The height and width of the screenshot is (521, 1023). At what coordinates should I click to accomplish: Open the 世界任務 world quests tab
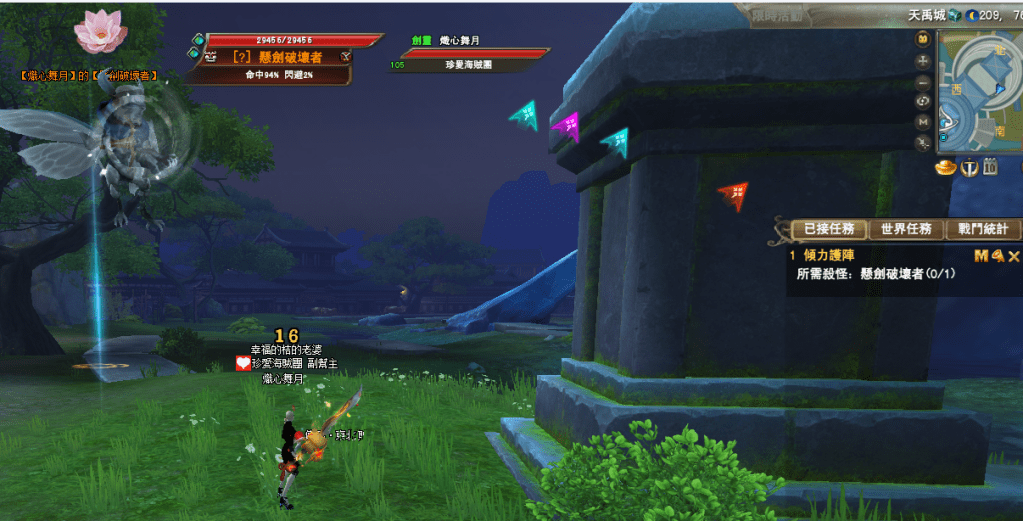(905, 230)
